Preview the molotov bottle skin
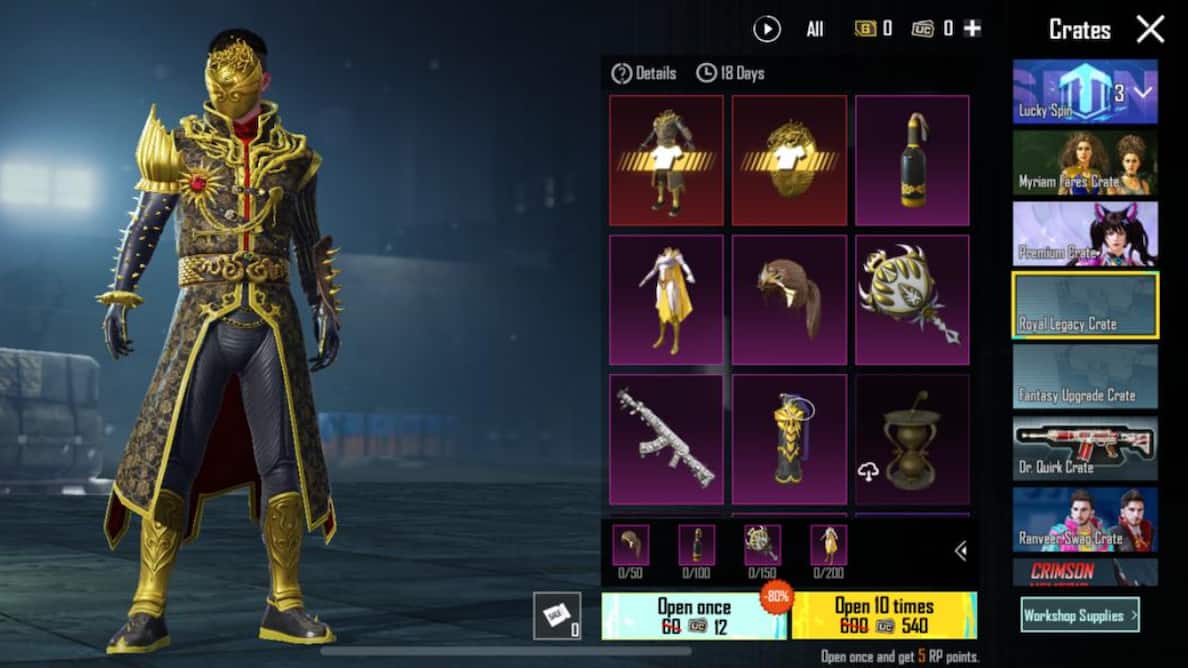Image resolution: width=1188 pixels, height=668 pixels. point(912,160)
